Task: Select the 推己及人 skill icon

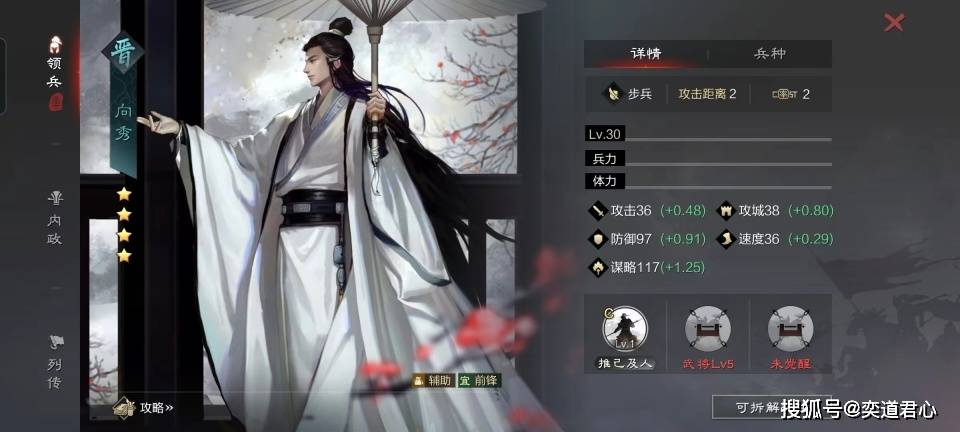Action: [625, 330]
